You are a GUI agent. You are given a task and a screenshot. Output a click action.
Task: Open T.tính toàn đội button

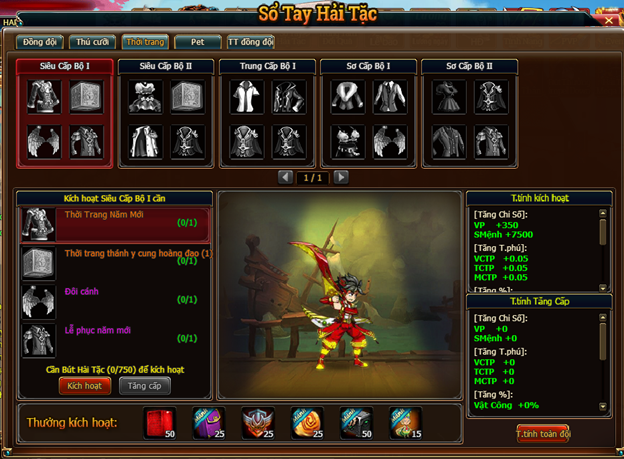point(542,434)
